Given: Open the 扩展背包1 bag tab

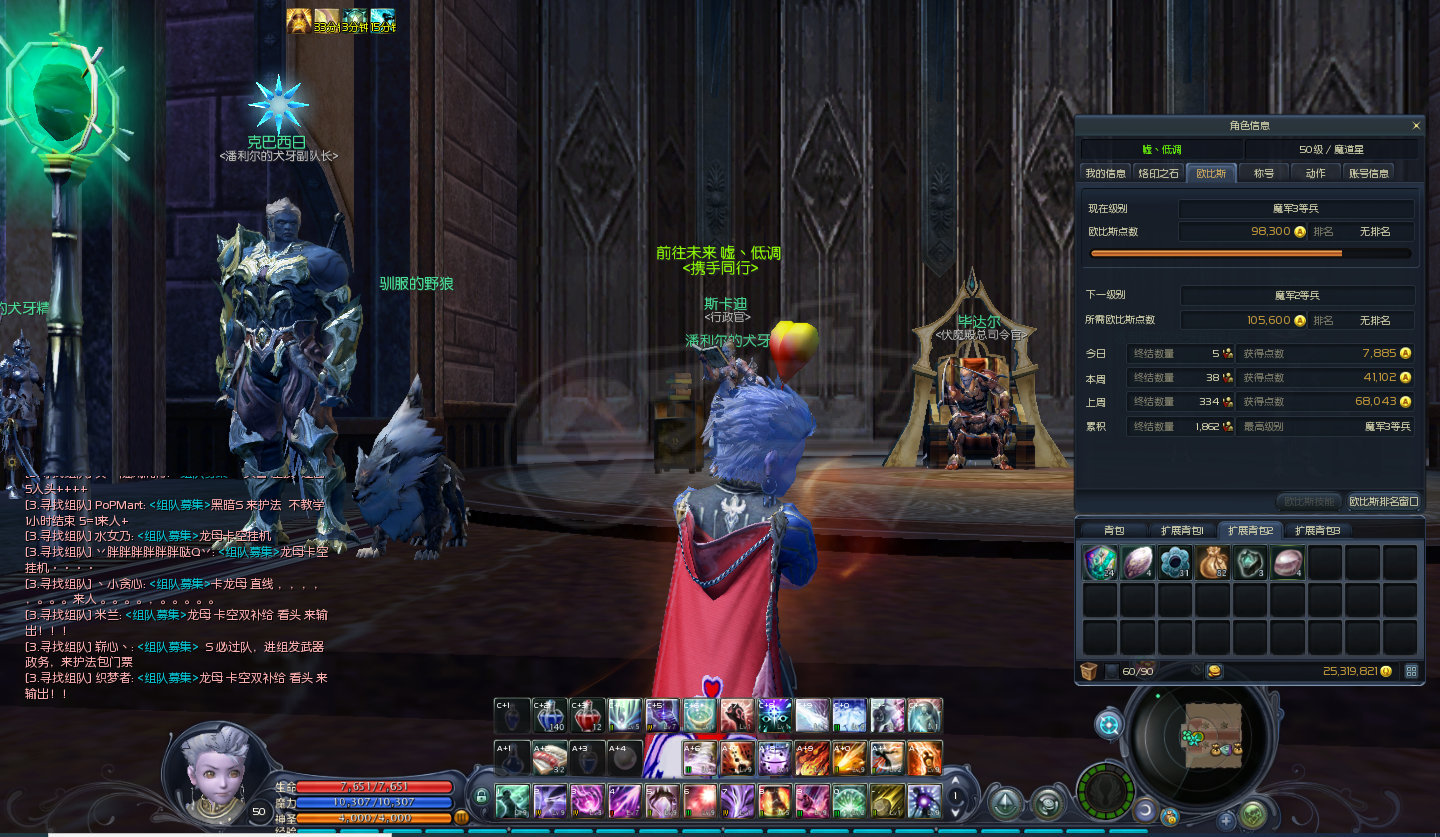Looking at the screenshot, I should coord(1181,530).
